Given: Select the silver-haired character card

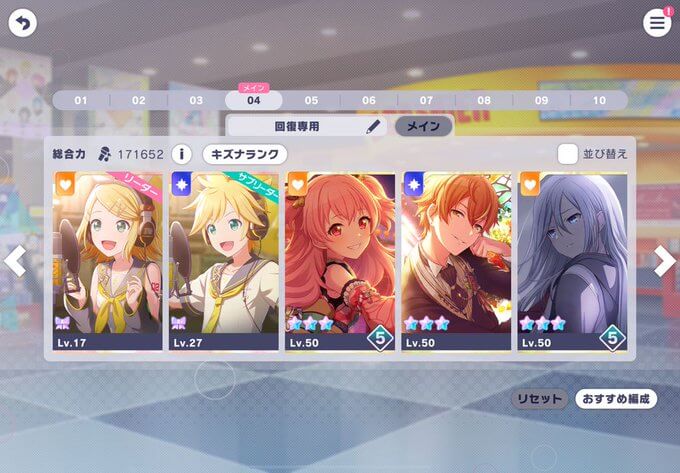Looking at the screenshot, I should click(572, 261).
